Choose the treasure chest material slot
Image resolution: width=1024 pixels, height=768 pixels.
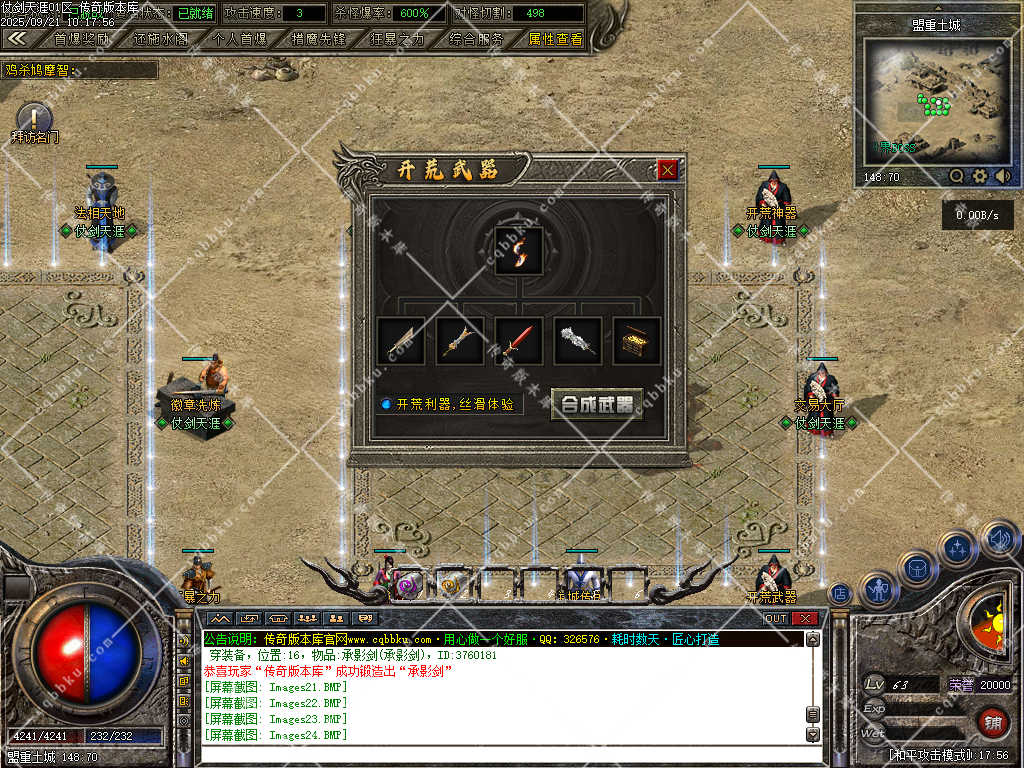pyautogui.click(x=637, y=342)
